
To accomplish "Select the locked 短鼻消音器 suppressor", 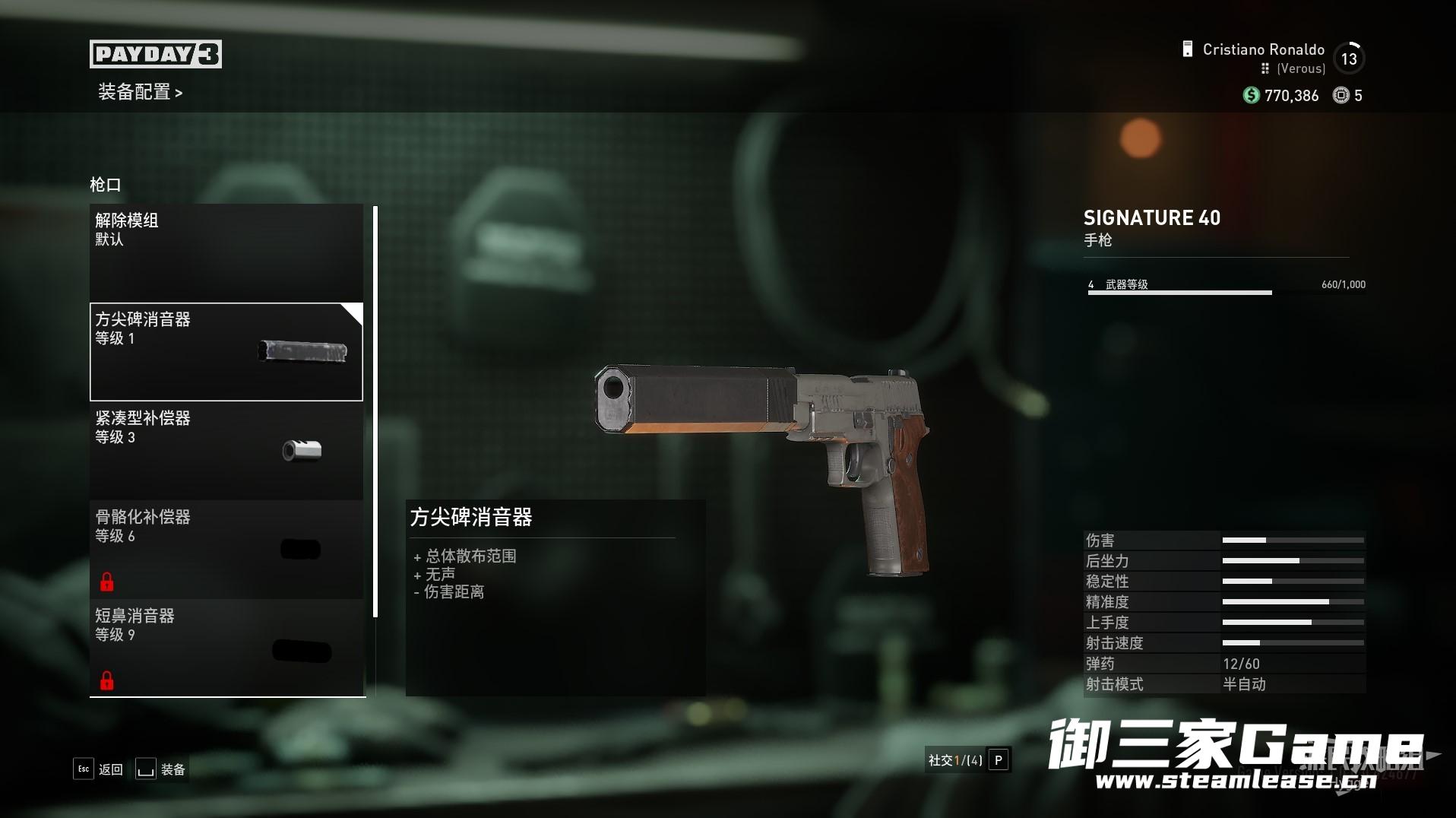I will (x=226, y=648).
